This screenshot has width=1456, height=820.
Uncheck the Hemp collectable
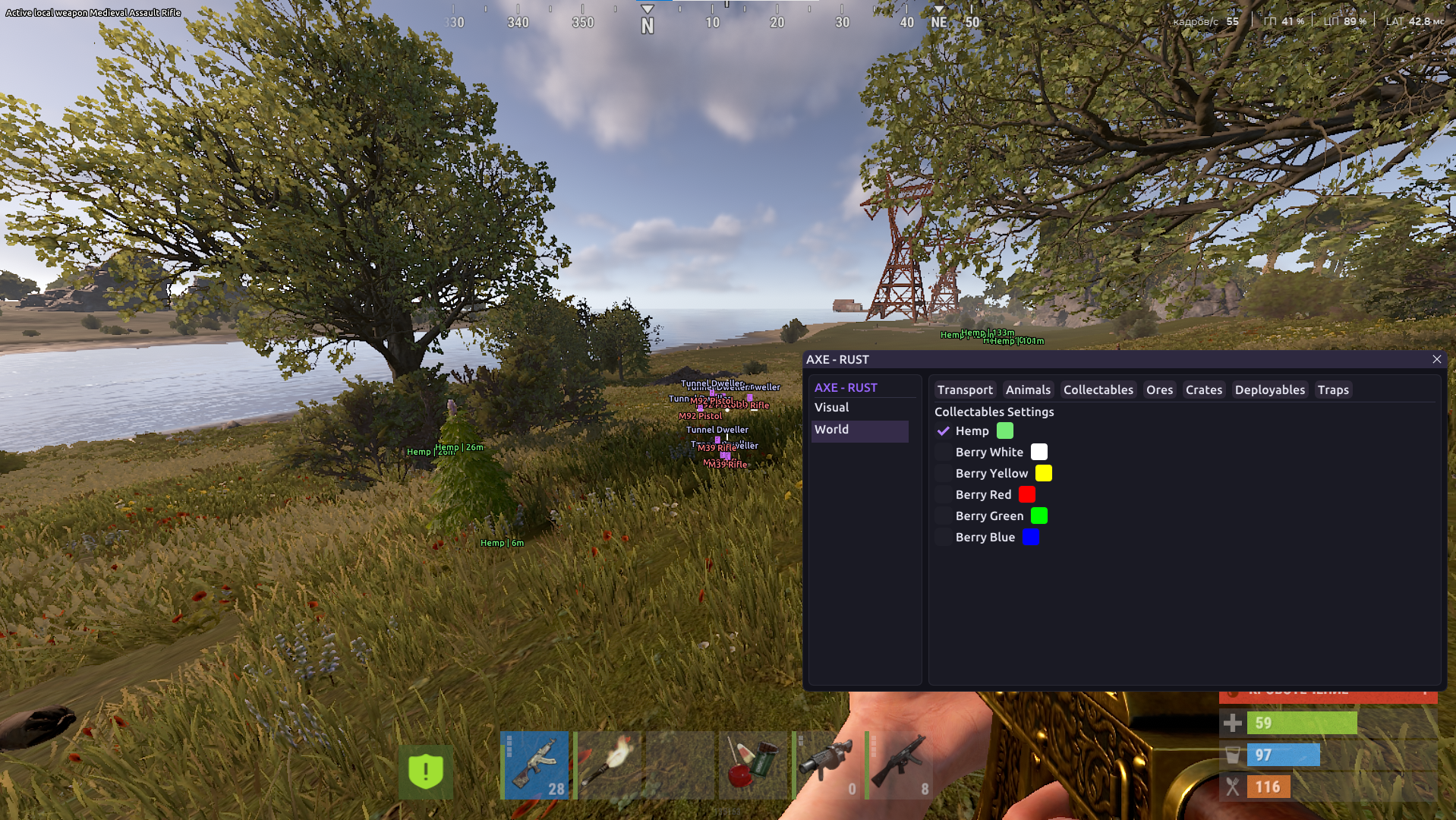point(944,430)
